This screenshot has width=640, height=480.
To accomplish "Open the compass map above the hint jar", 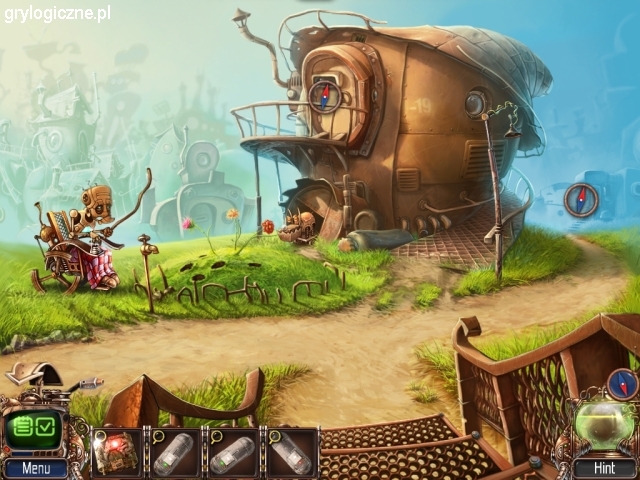I will pos(622,383).
